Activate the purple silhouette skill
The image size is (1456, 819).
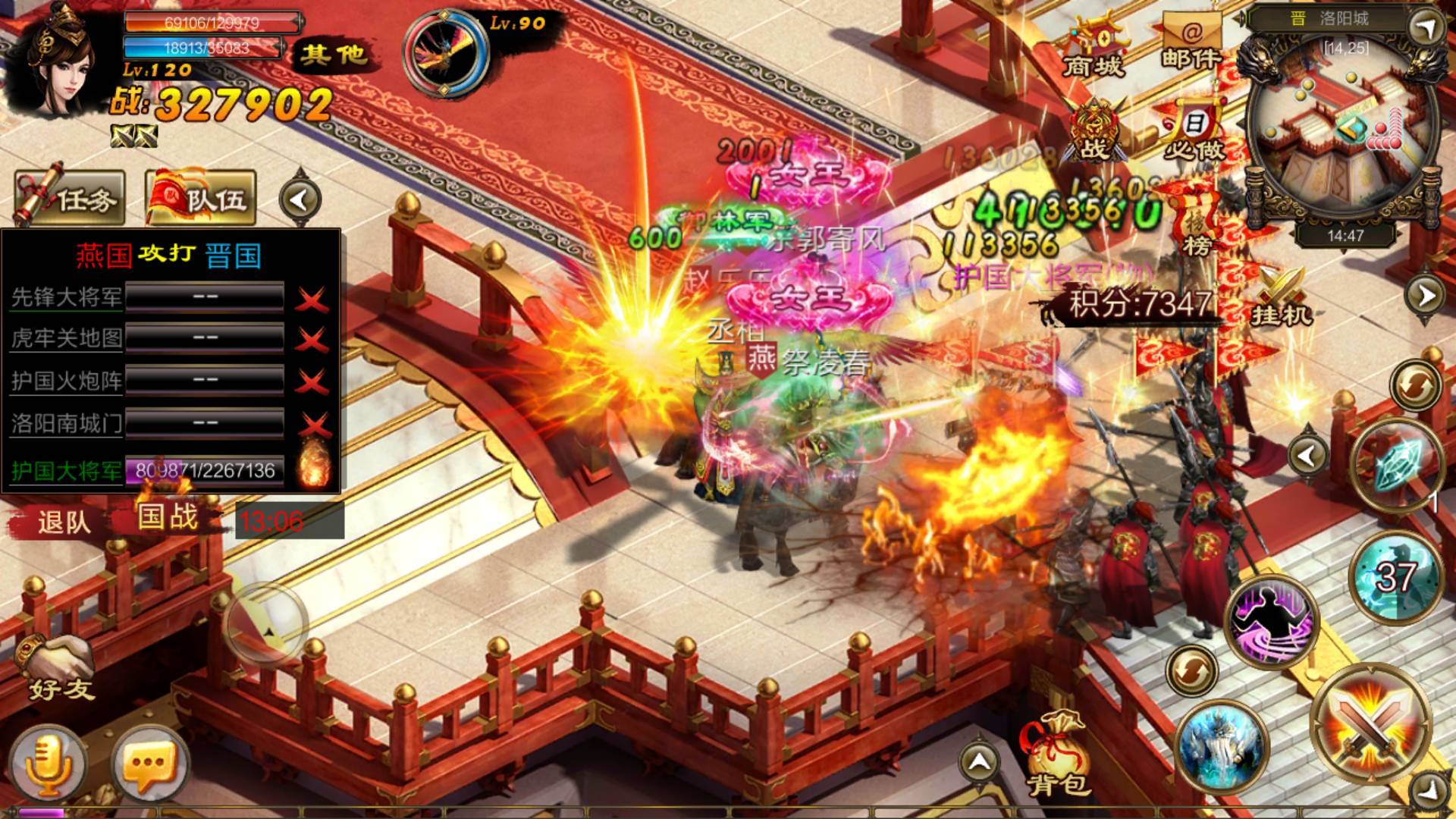(x=1272, y=622)
